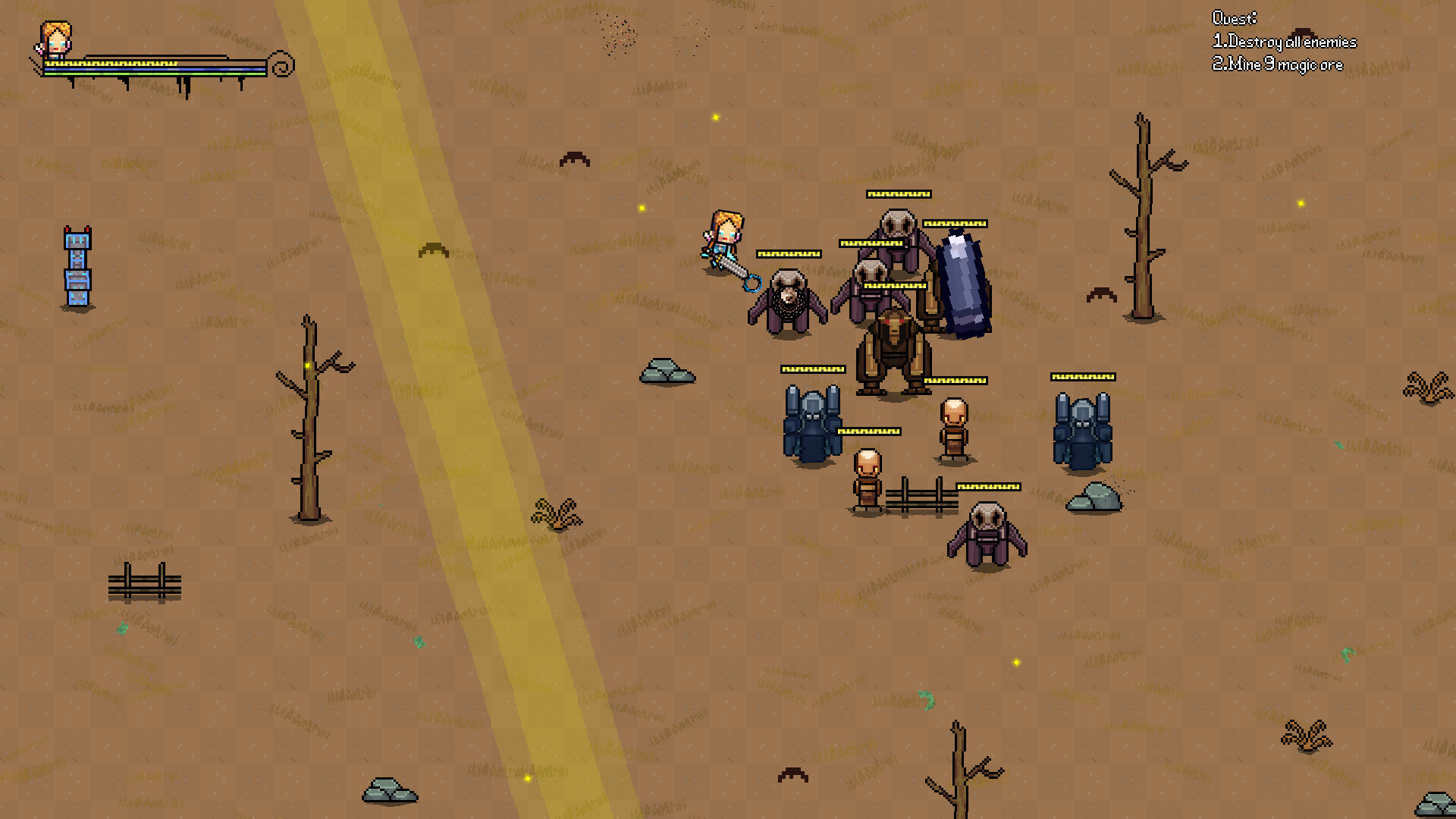Select quest objective 'Destroy all enemies'
The height and width of the screenshot is (819, 1456).
pos(1285,42)
